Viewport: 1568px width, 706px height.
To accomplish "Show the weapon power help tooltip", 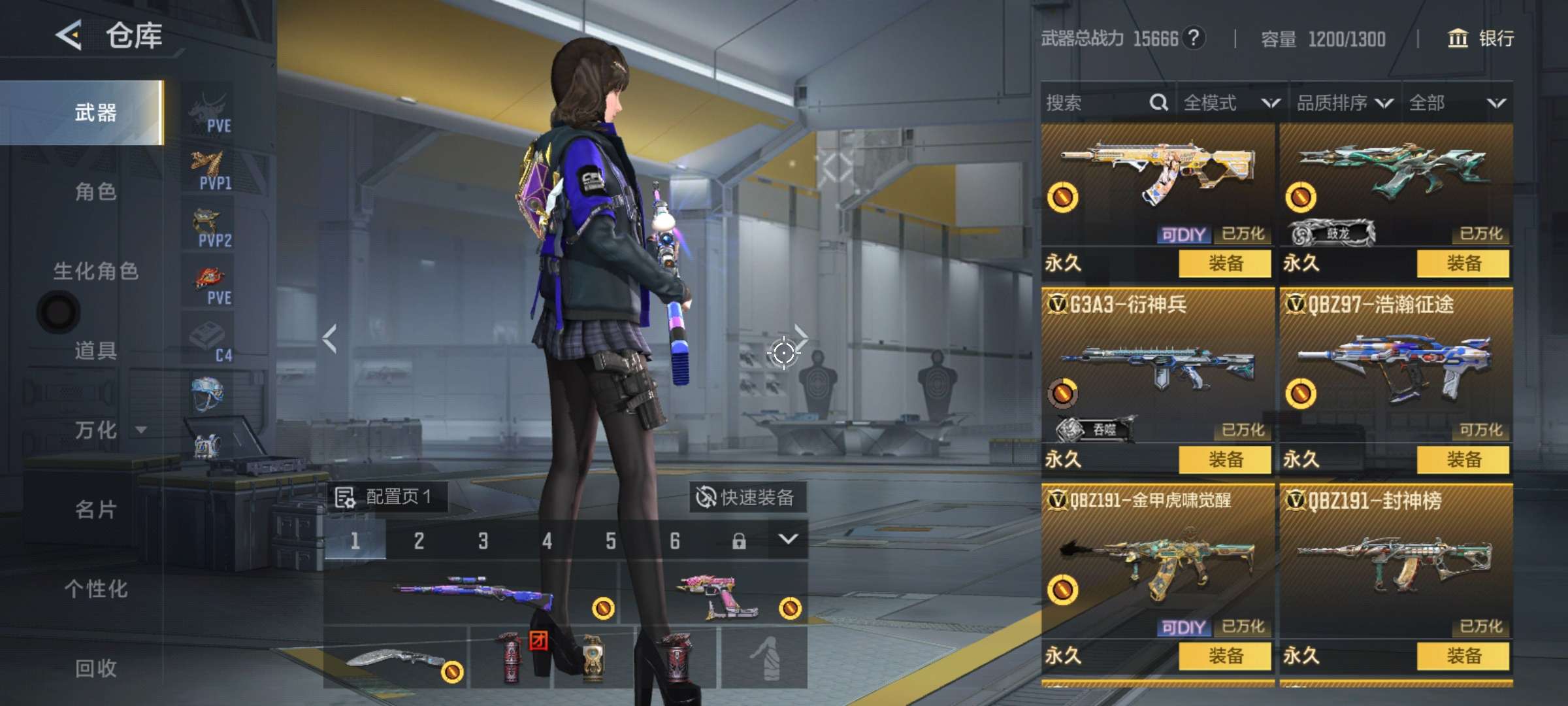I will coord(1193,38).
